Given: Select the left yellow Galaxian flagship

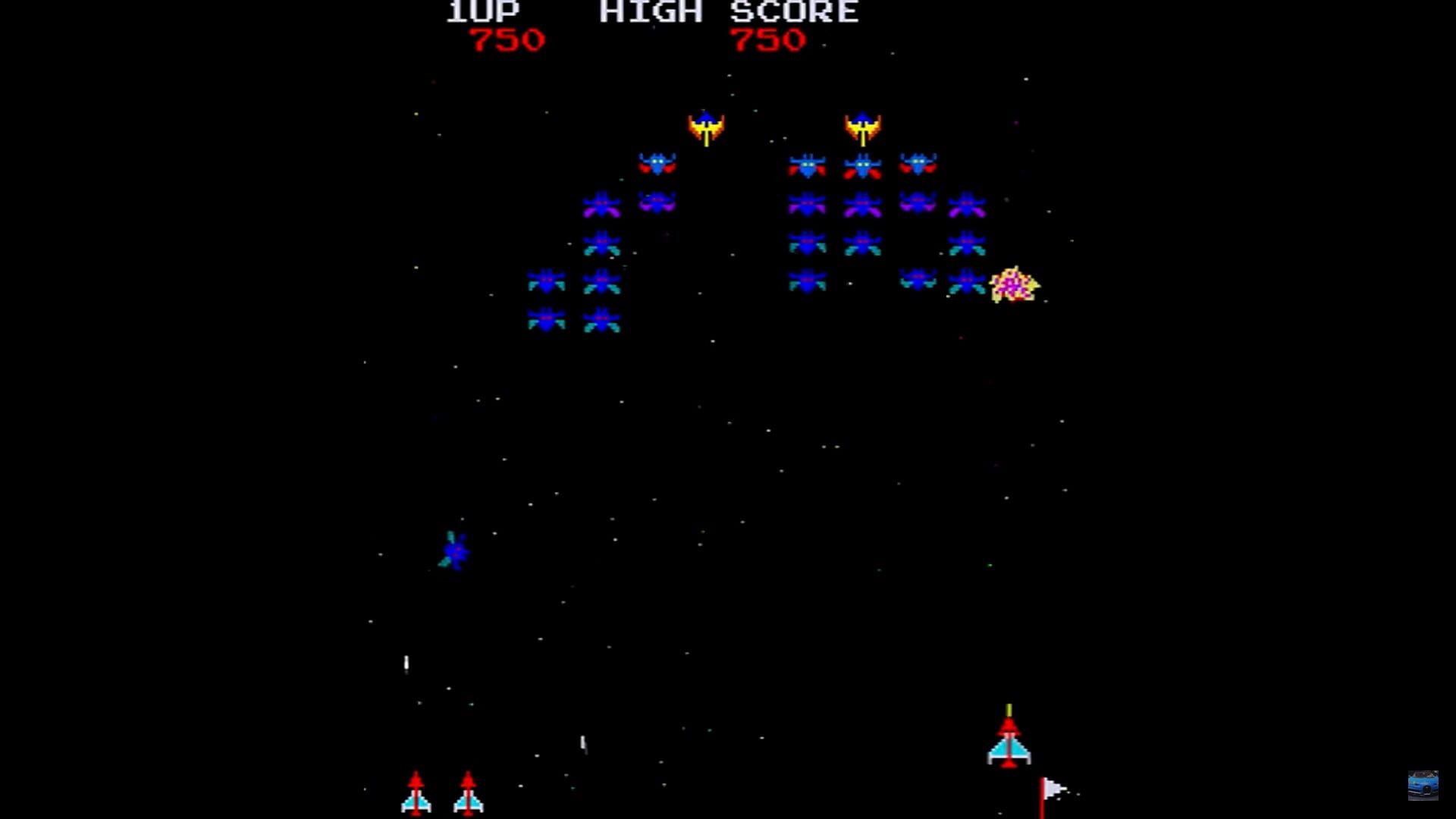Looking at the screenshot, I should pyautogui.click(x=708, y=125).
